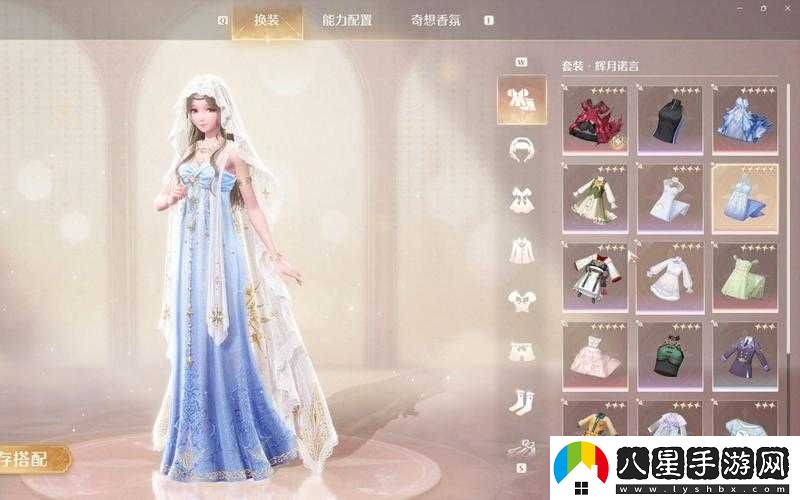The image size is (800, 500).
Task: Switch to the 换装 tab
Action: pos(266,20)
